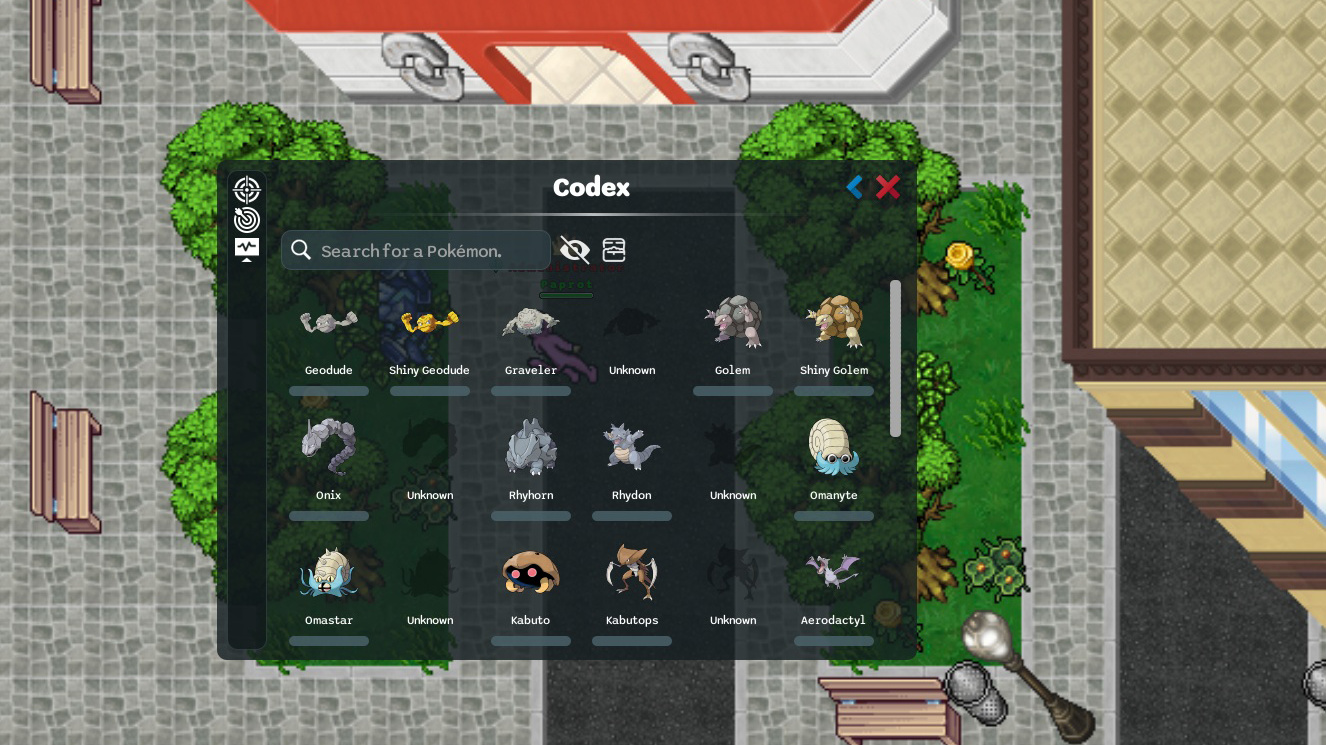Open the treasure chest icon beside the search bar
This screenshot has width=1326, height=745.
[x=614, y=250]
